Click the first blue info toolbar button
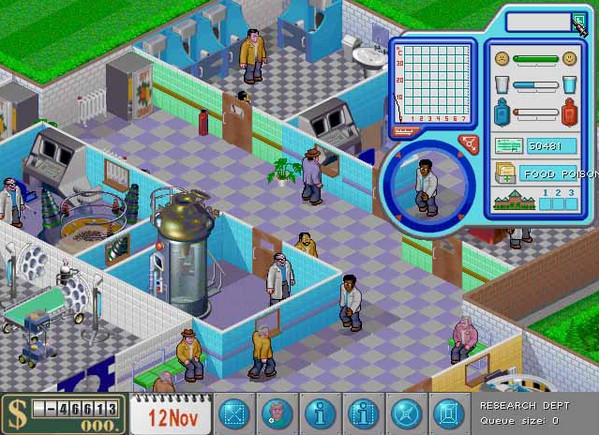This screenshot has height=435, width=600. click(319, 413)
